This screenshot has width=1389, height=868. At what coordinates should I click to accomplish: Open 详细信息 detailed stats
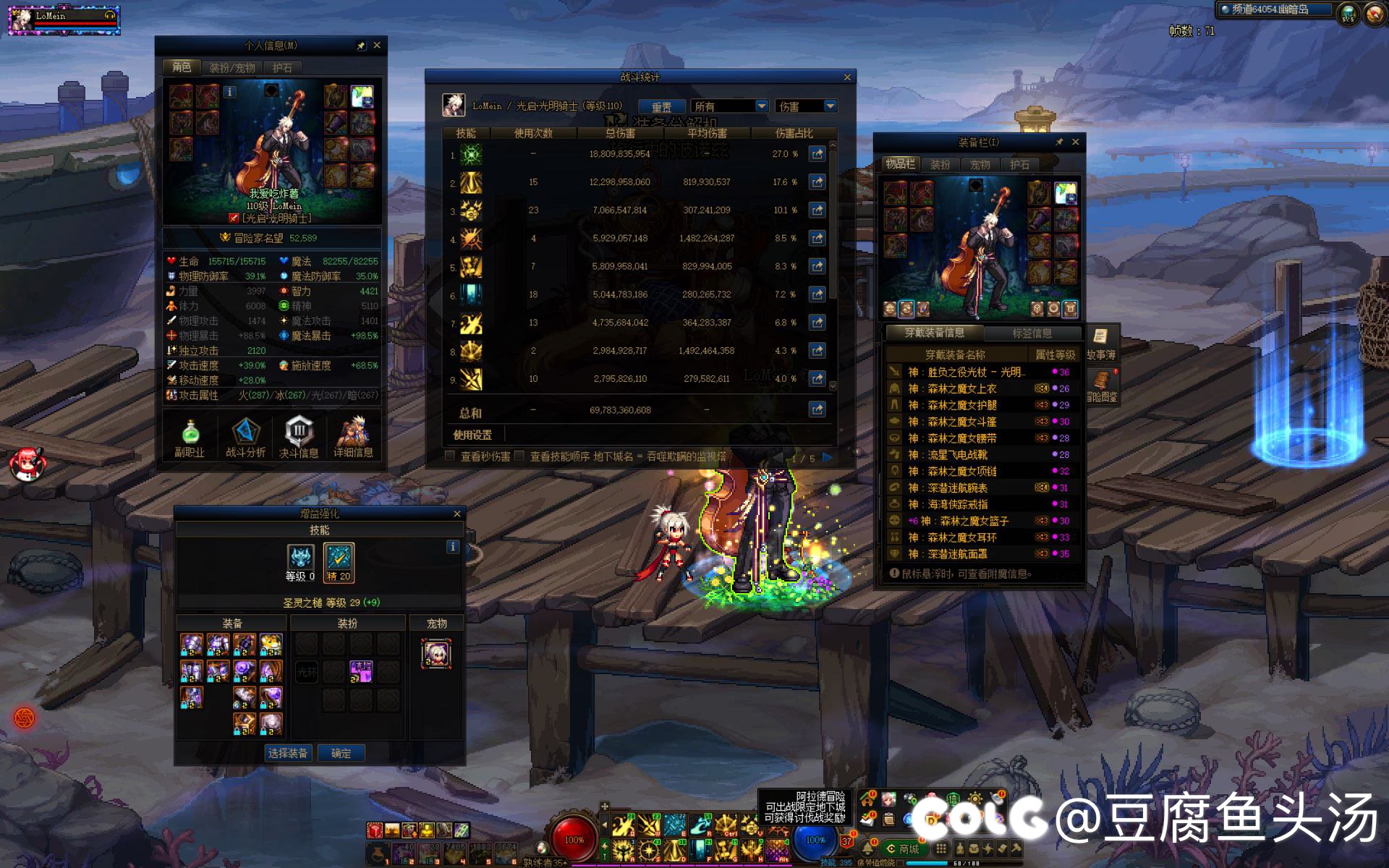[353, 438]
